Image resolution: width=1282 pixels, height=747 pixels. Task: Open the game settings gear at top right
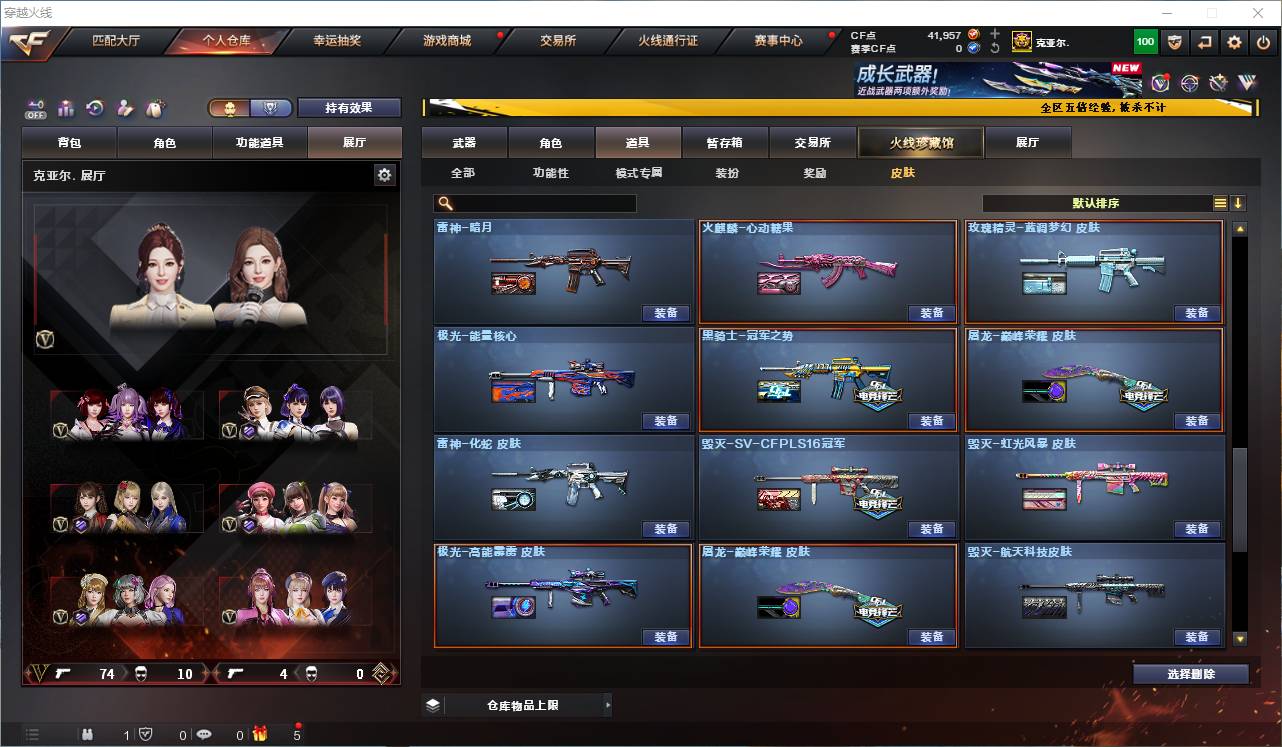[x=1233, y=41]
